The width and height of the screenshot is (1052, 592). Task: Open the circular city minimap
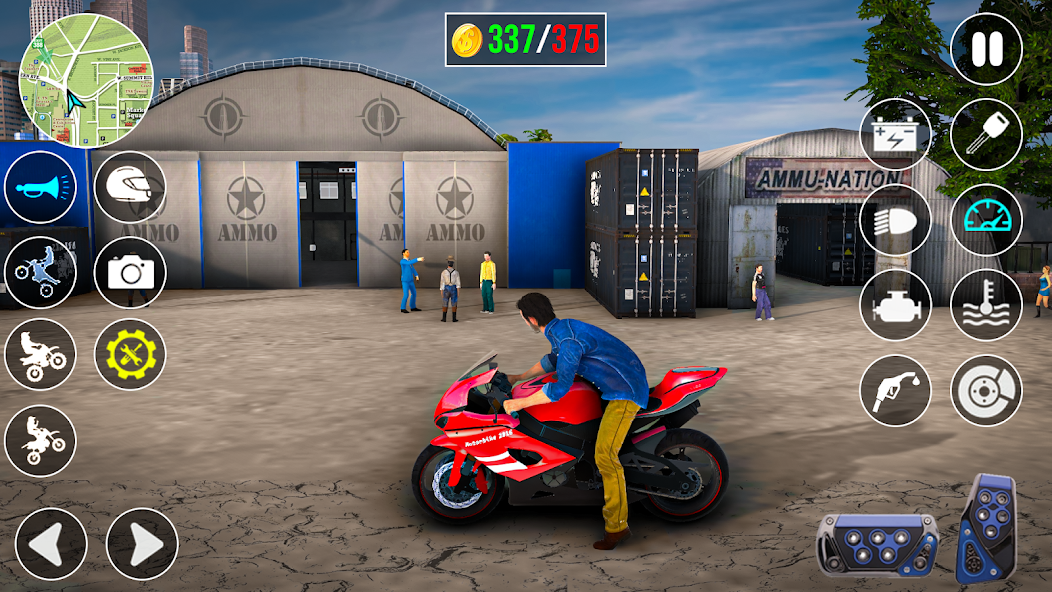[86, 81]
